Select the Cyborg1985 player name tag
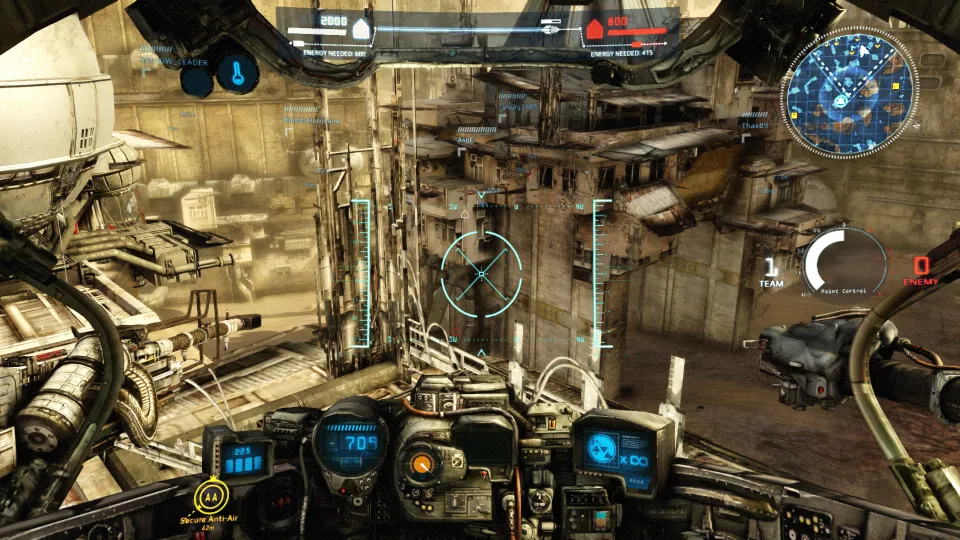Image resolution: width=960 pixels, height=540 pixels. [518, 106]
